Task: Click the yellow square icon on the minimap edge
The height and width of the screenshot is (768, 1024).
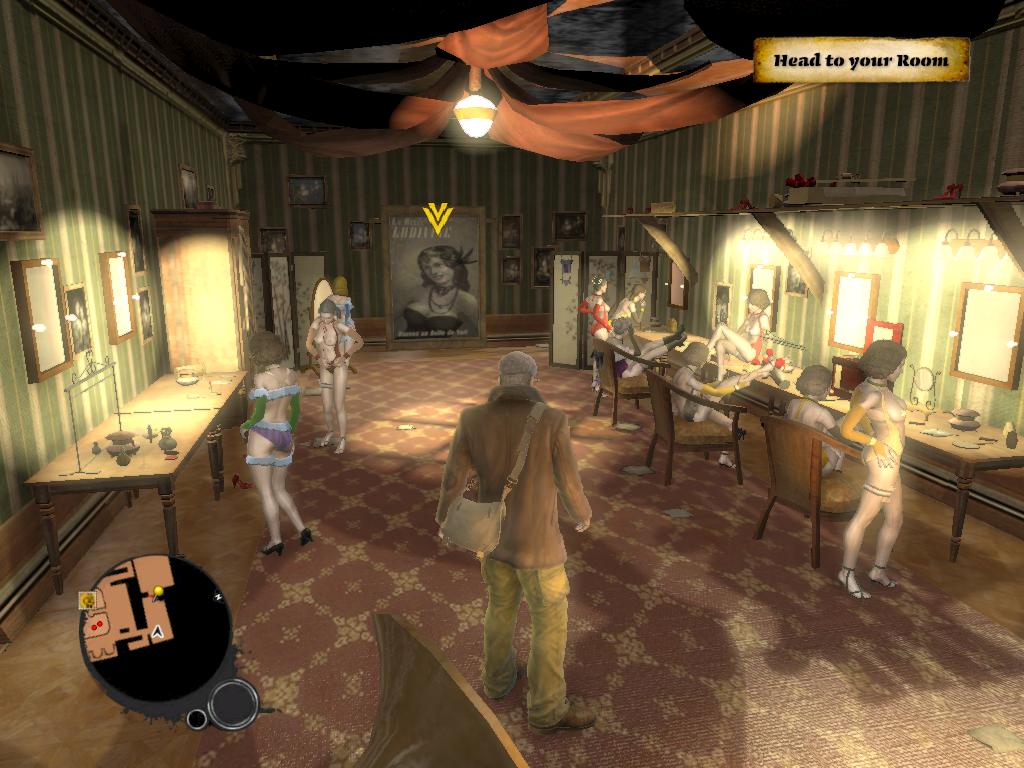Action: coord(88,600)
